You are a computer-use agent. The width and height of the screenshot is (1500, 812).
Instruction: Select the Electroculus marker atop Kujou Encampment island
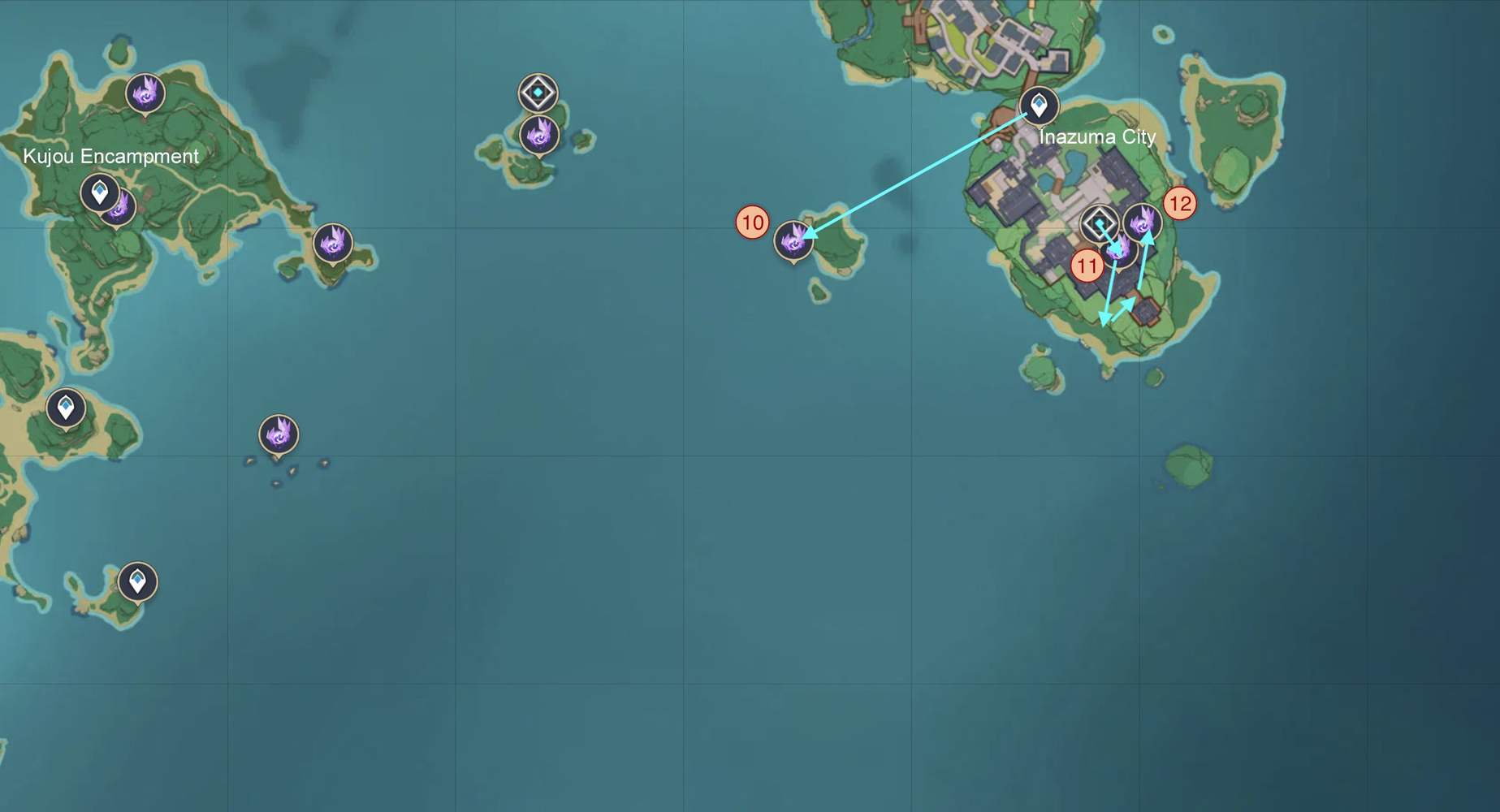(x=145, y=94)
